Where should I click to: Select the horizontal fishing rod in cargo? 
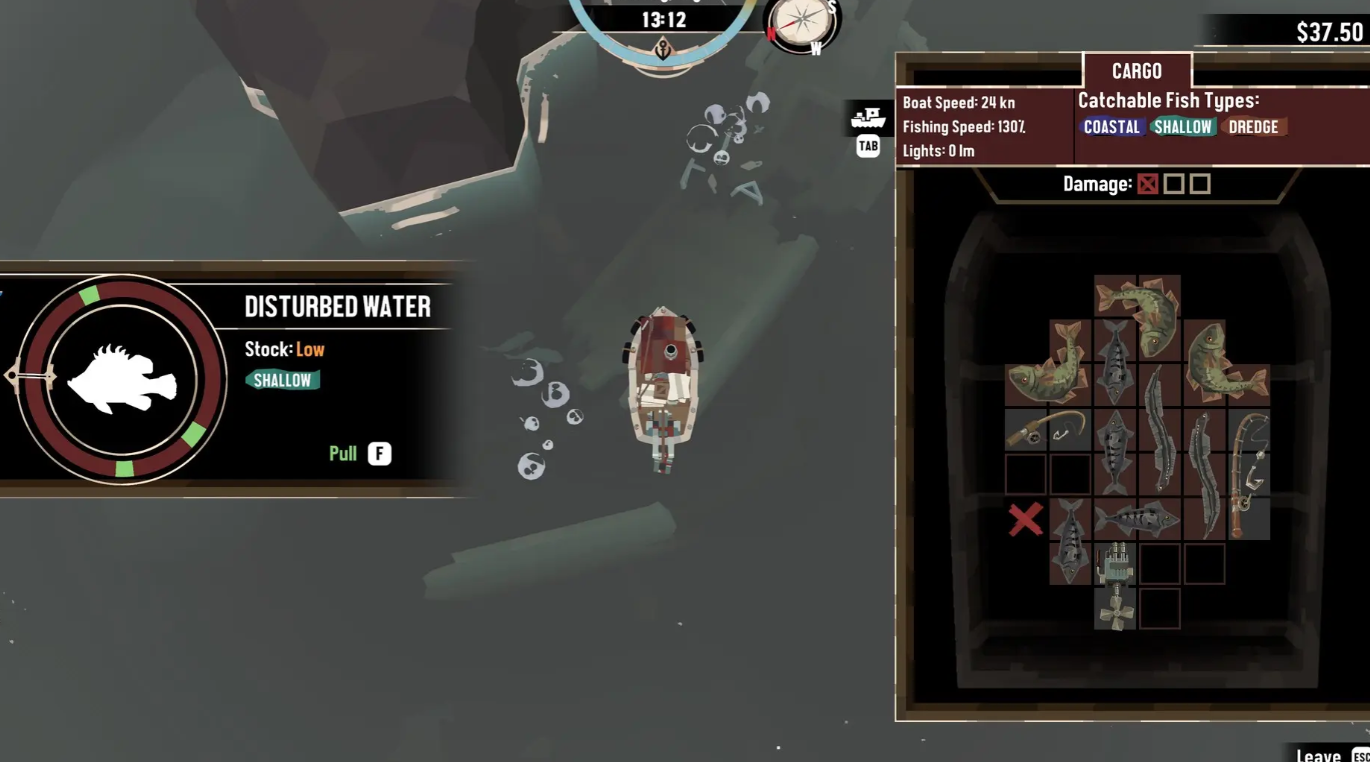tap(1047, 430)
